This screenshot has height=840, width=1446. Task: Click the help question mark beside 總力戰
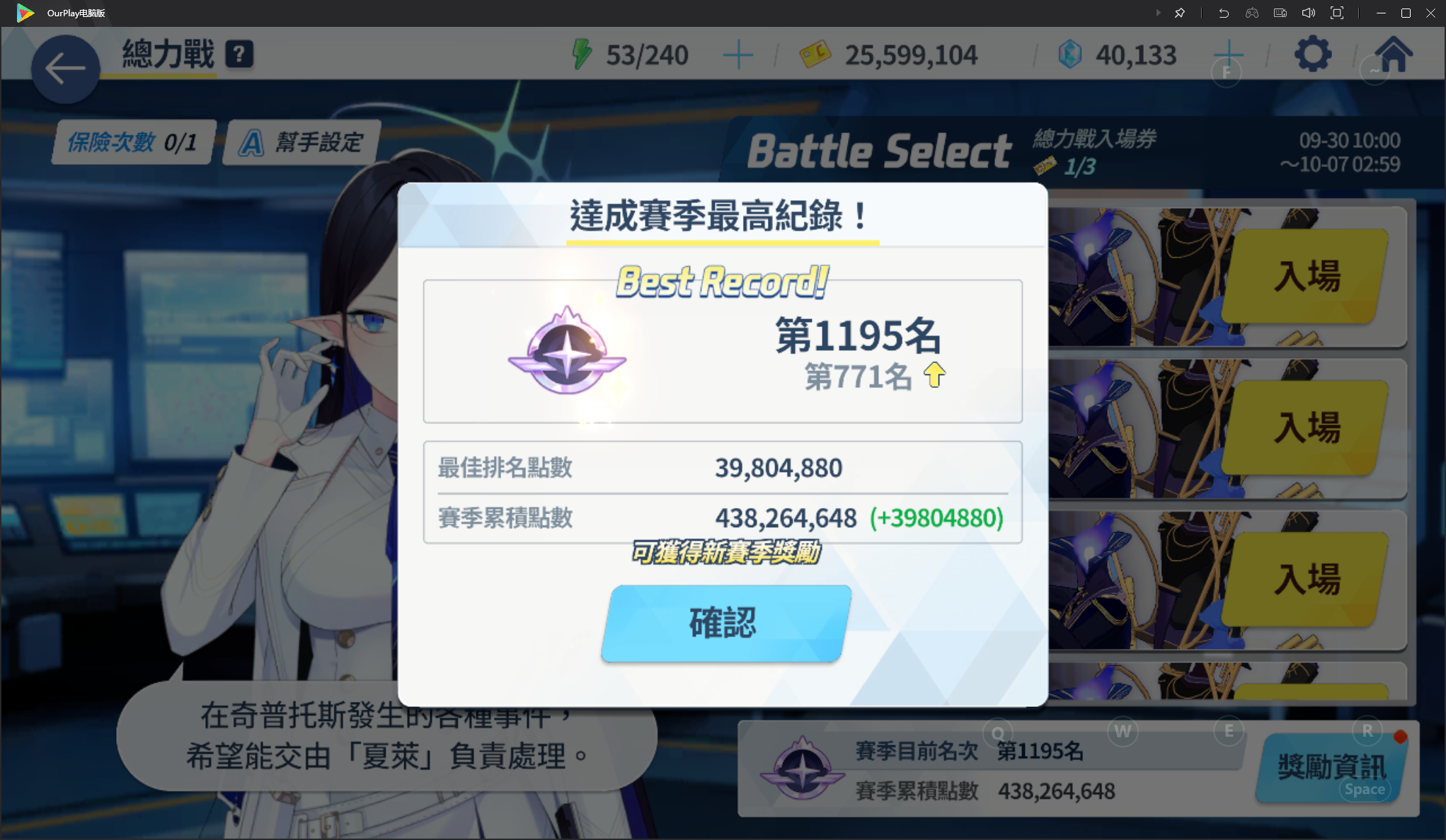click(239, 52)
